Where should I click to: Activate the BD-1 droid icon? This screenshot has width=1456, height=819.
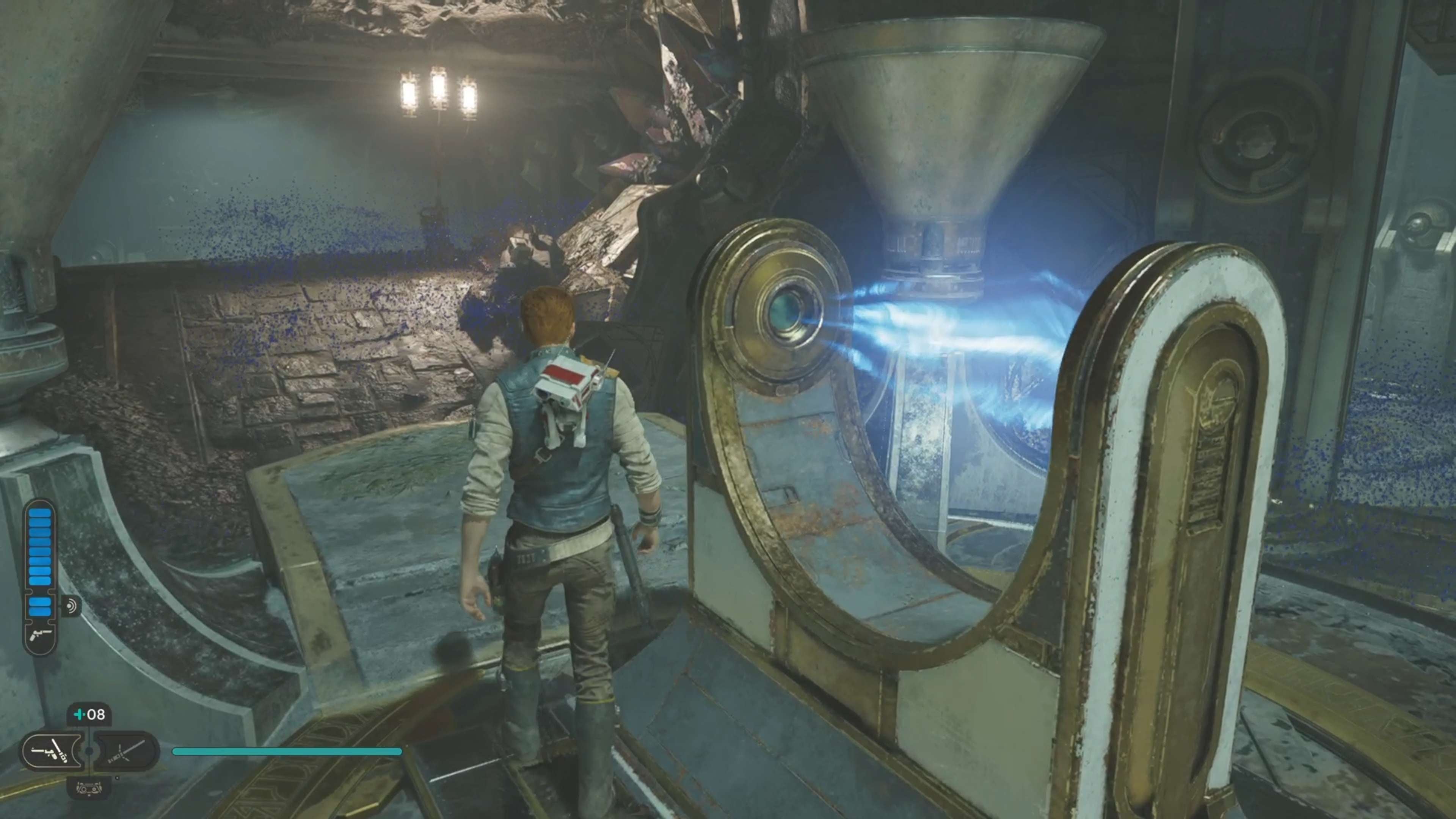(89, 787)
